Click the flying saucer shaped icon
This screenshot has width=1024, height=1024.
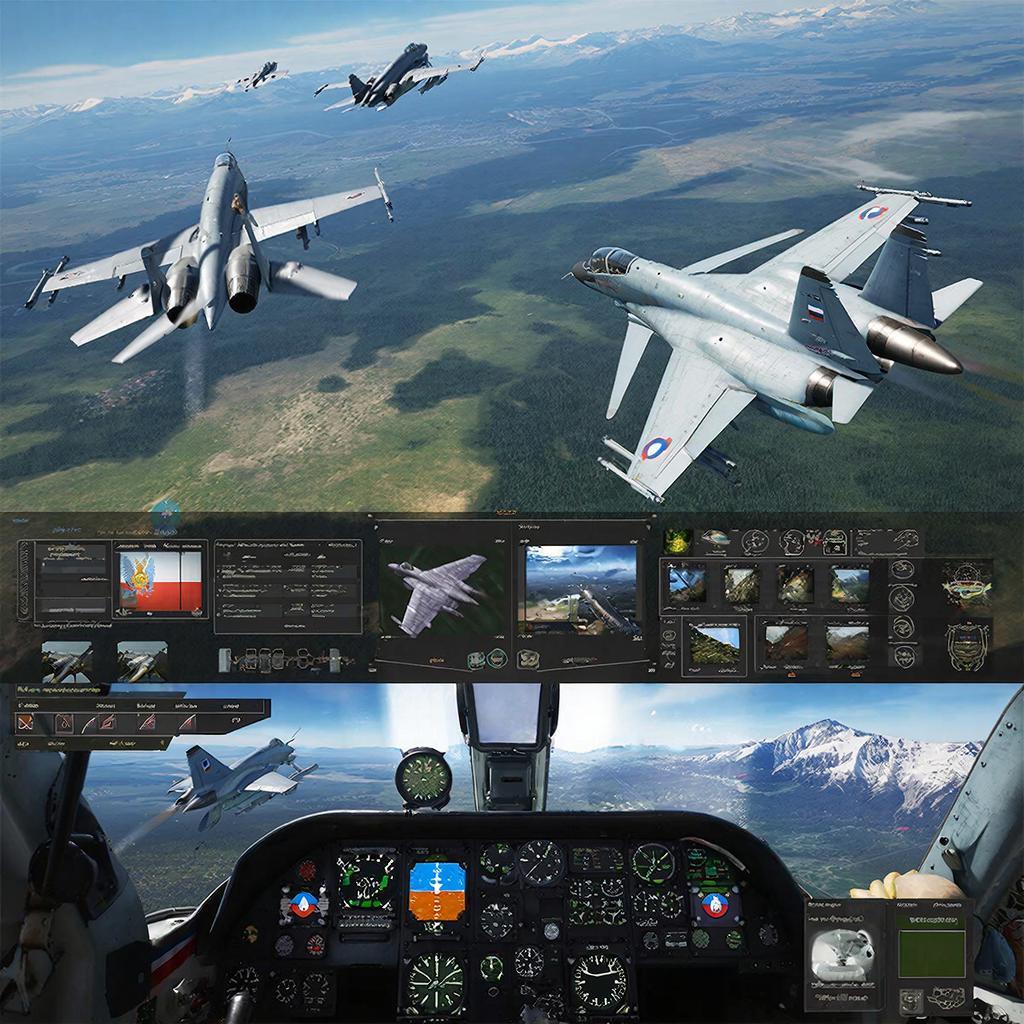click(x=714, y=539)
